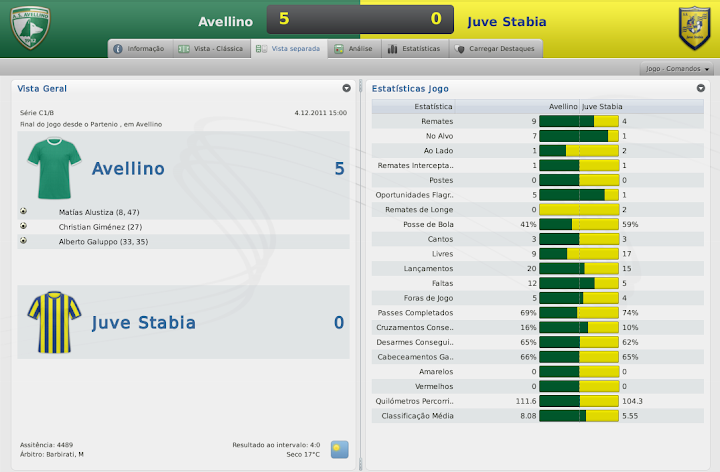Open the Análise tab
This screenshot has width=720, height=472.
coord(353,48)
